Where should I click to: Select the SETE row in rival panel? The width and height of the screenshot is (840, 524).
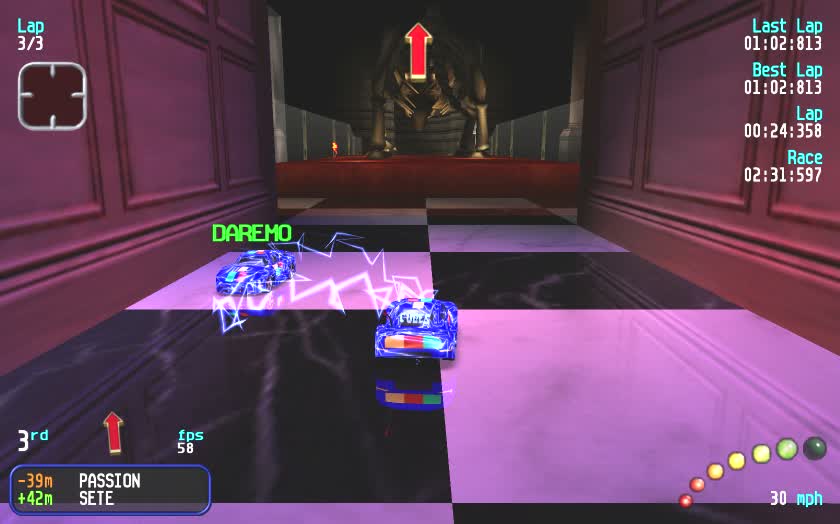pyautogui.click(x=109, y=498)
